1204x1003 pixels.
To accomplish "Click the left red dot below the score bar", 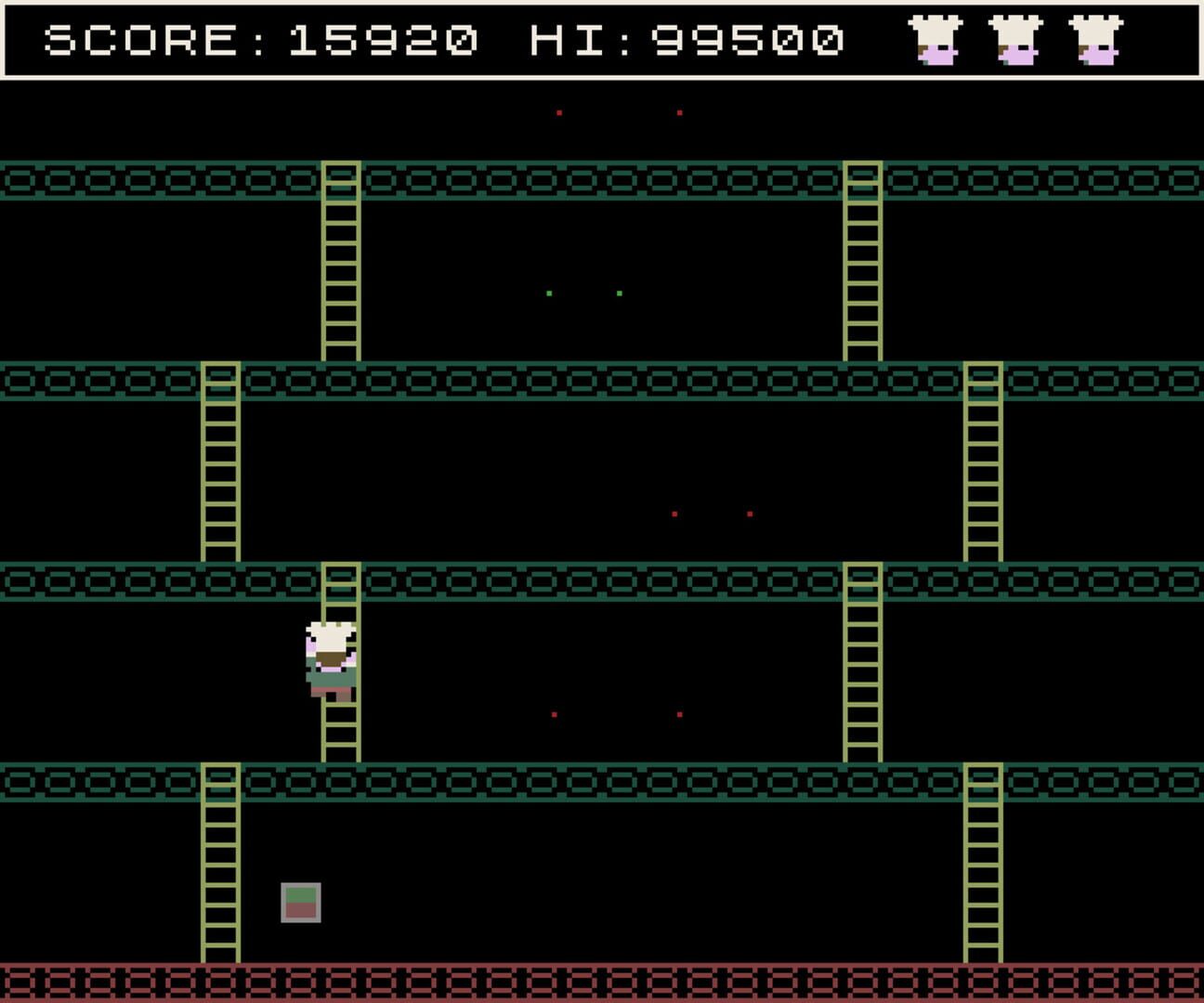I will [x=558, y=112].
